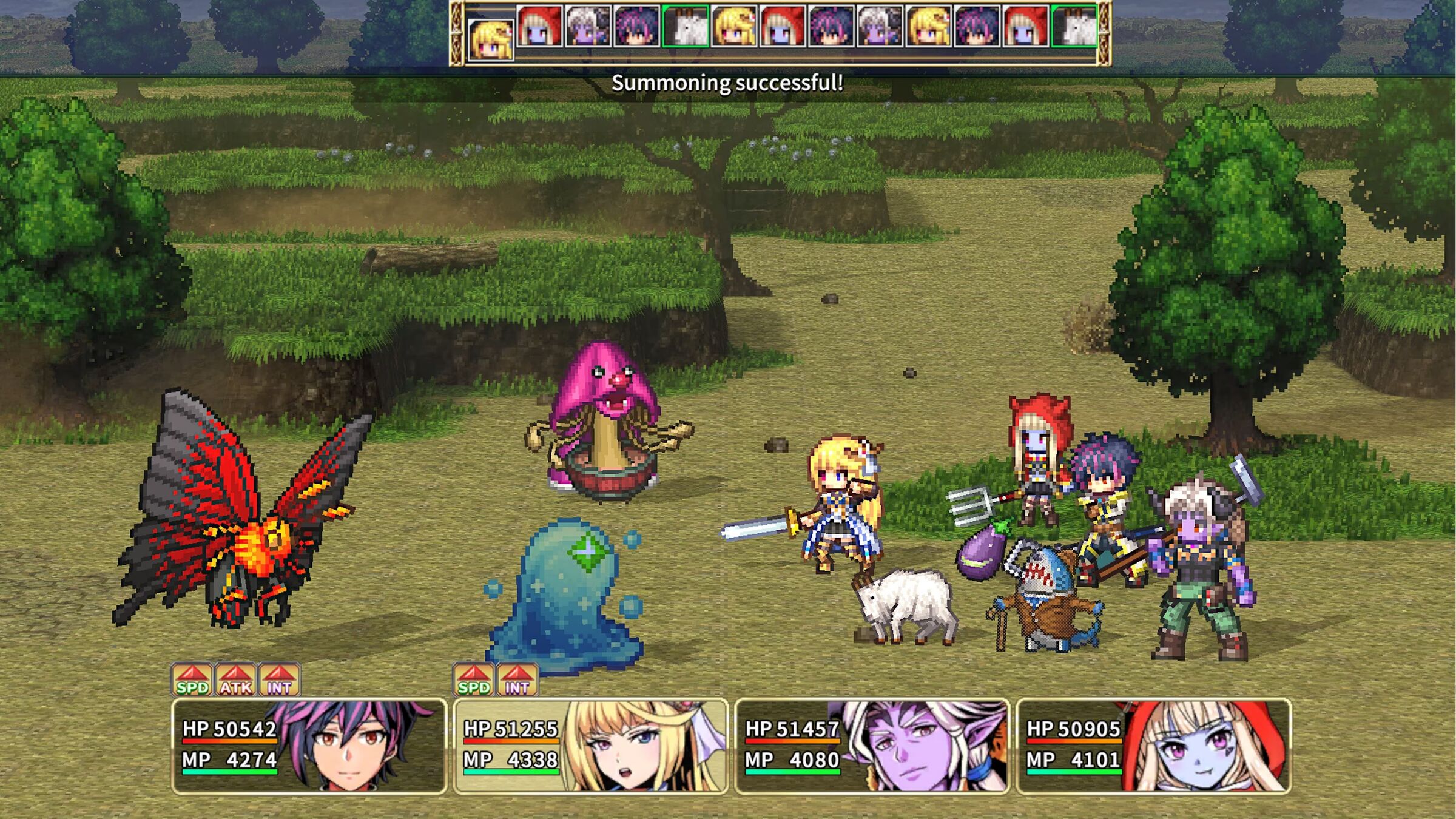1456x819 pixels.
Task: Click the first blonde portrait in the turn order bar
Action: pyautogui.click(x=490, y=36)
